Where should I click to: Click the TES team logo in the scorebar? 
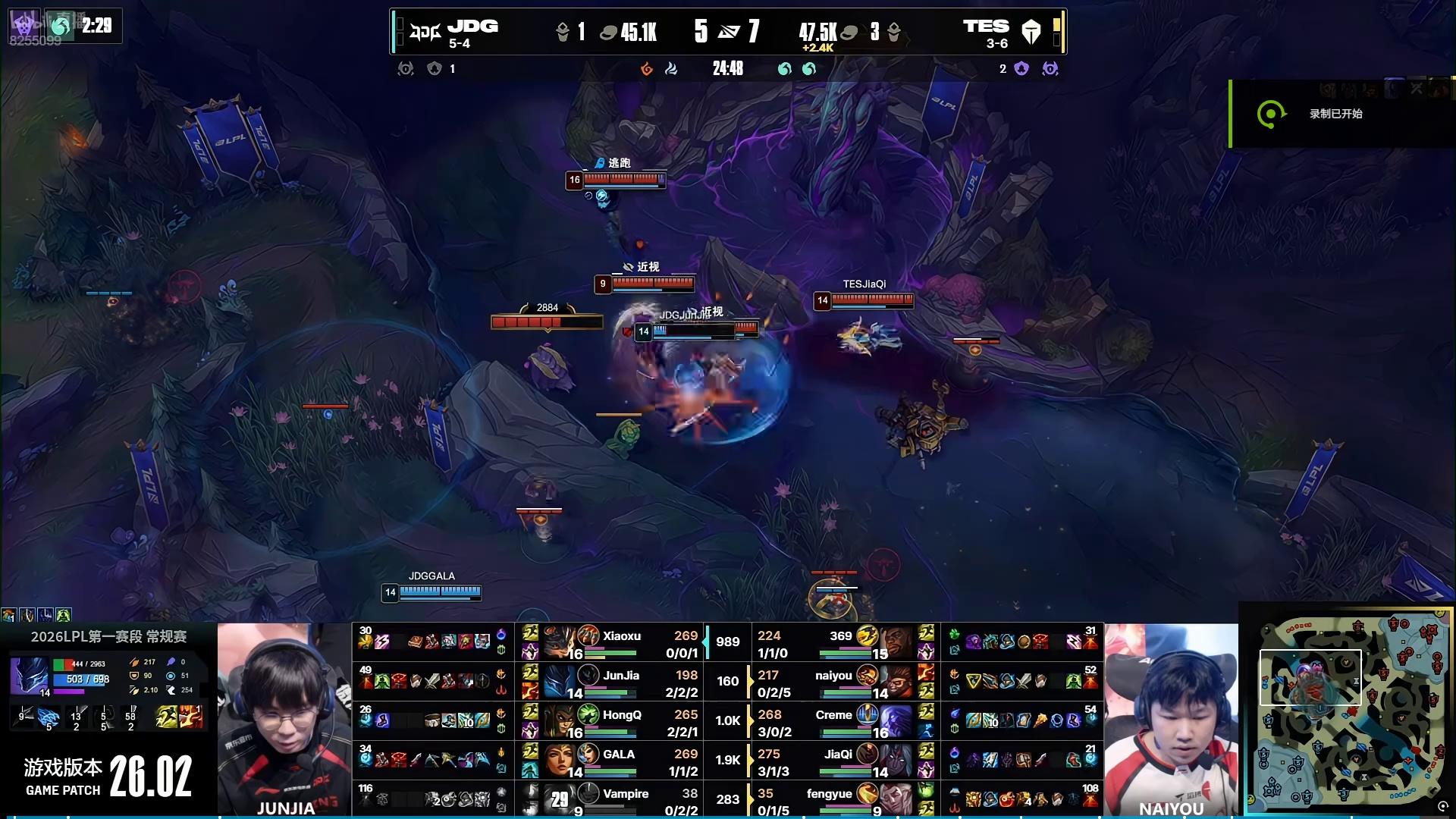click(x=1031, y=32)
